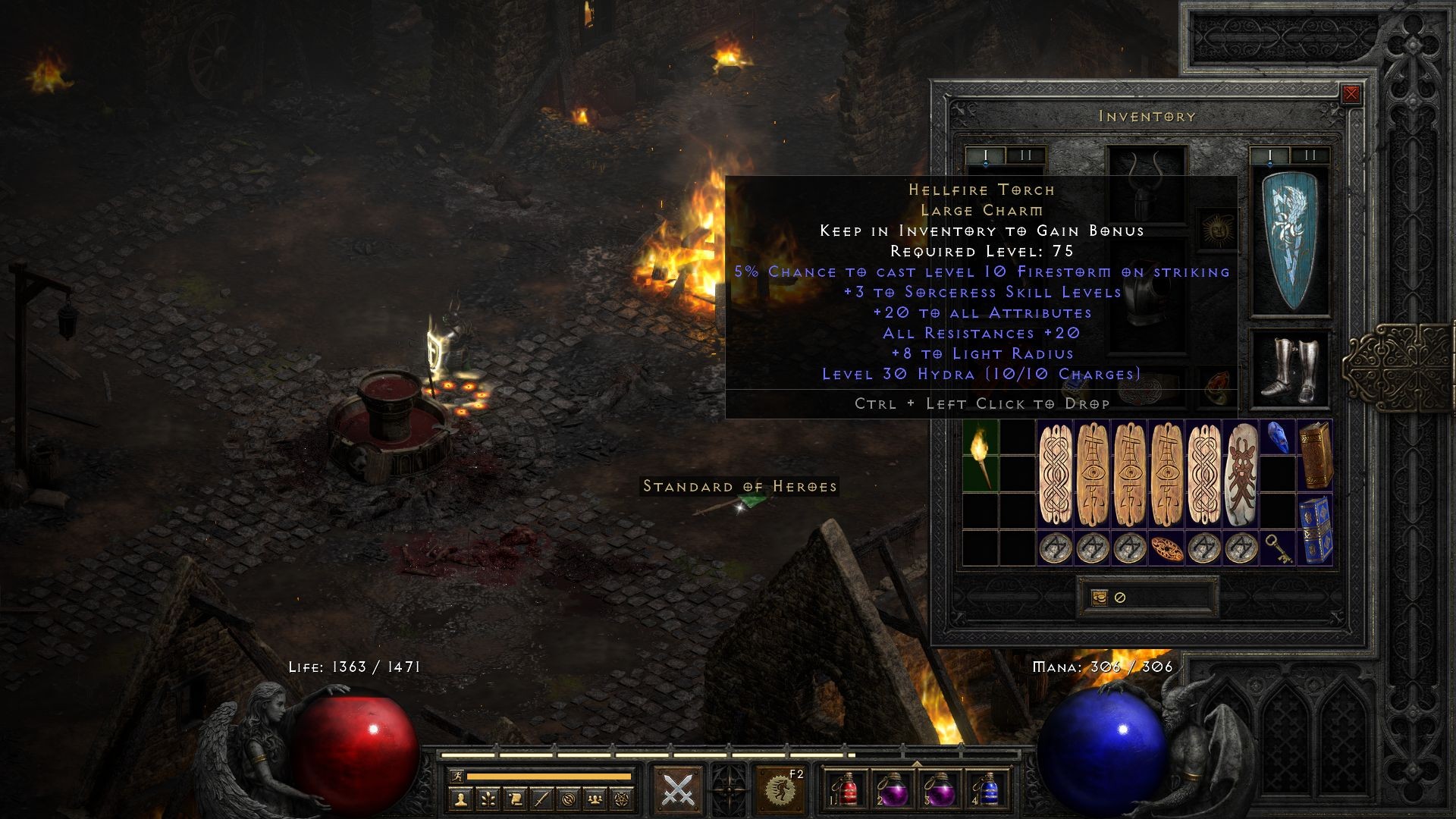The height and width of the screenshot is (819, 1456).
Task: Click the sword icon in the menu bar
Action: coord(541,799)
